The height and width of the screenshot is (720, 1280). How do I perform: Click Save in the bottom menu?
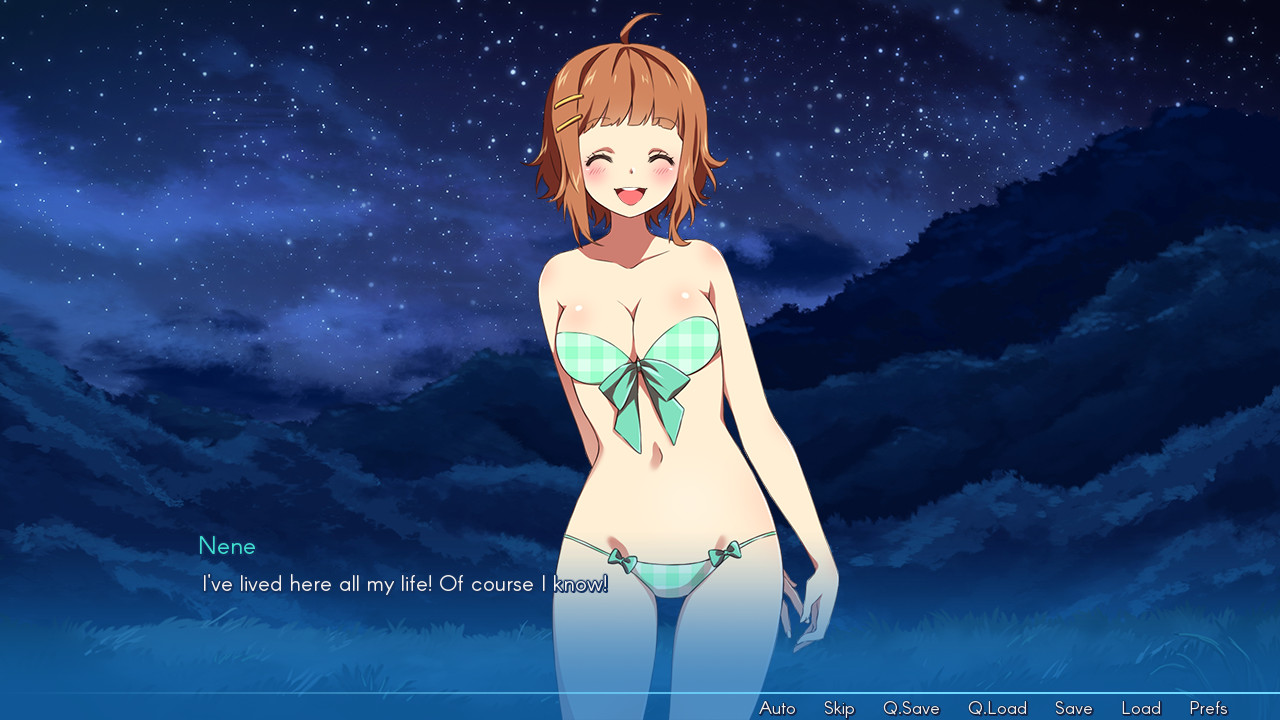pos(1073,707)
